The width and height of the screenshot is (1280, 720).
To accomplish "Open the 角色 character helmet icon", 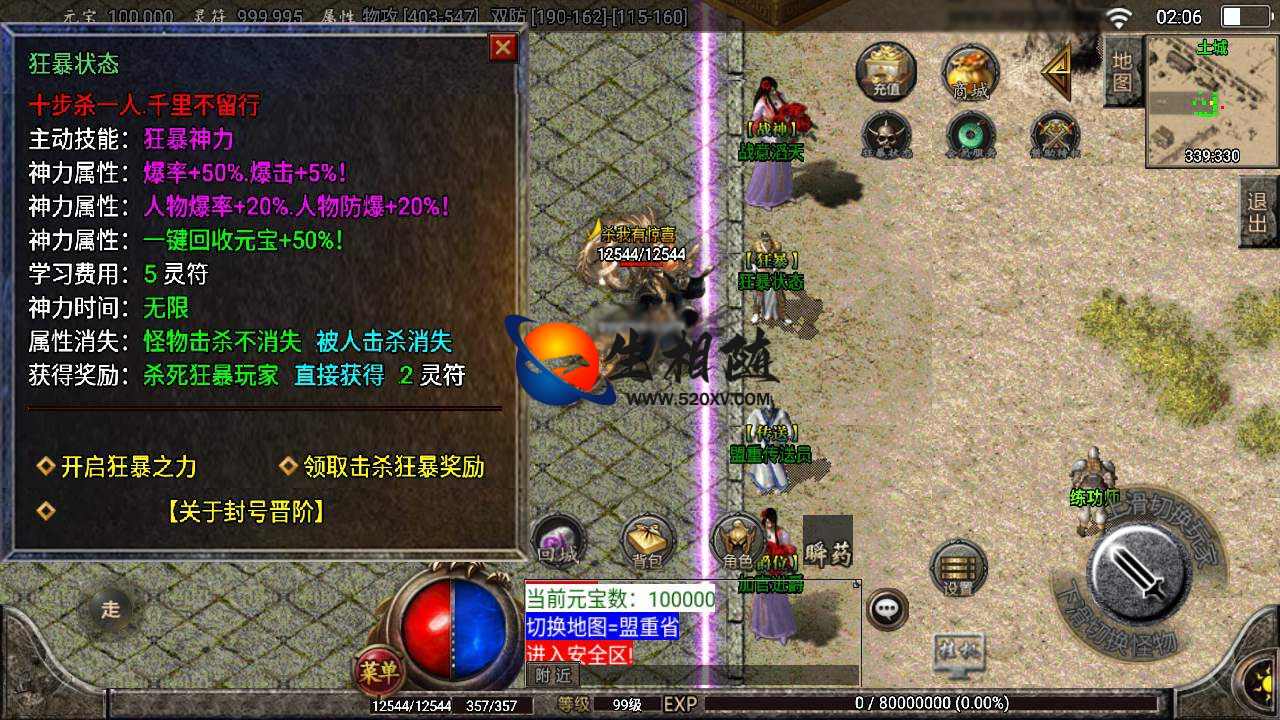I will pyautogui.click(x=738, y=540).
